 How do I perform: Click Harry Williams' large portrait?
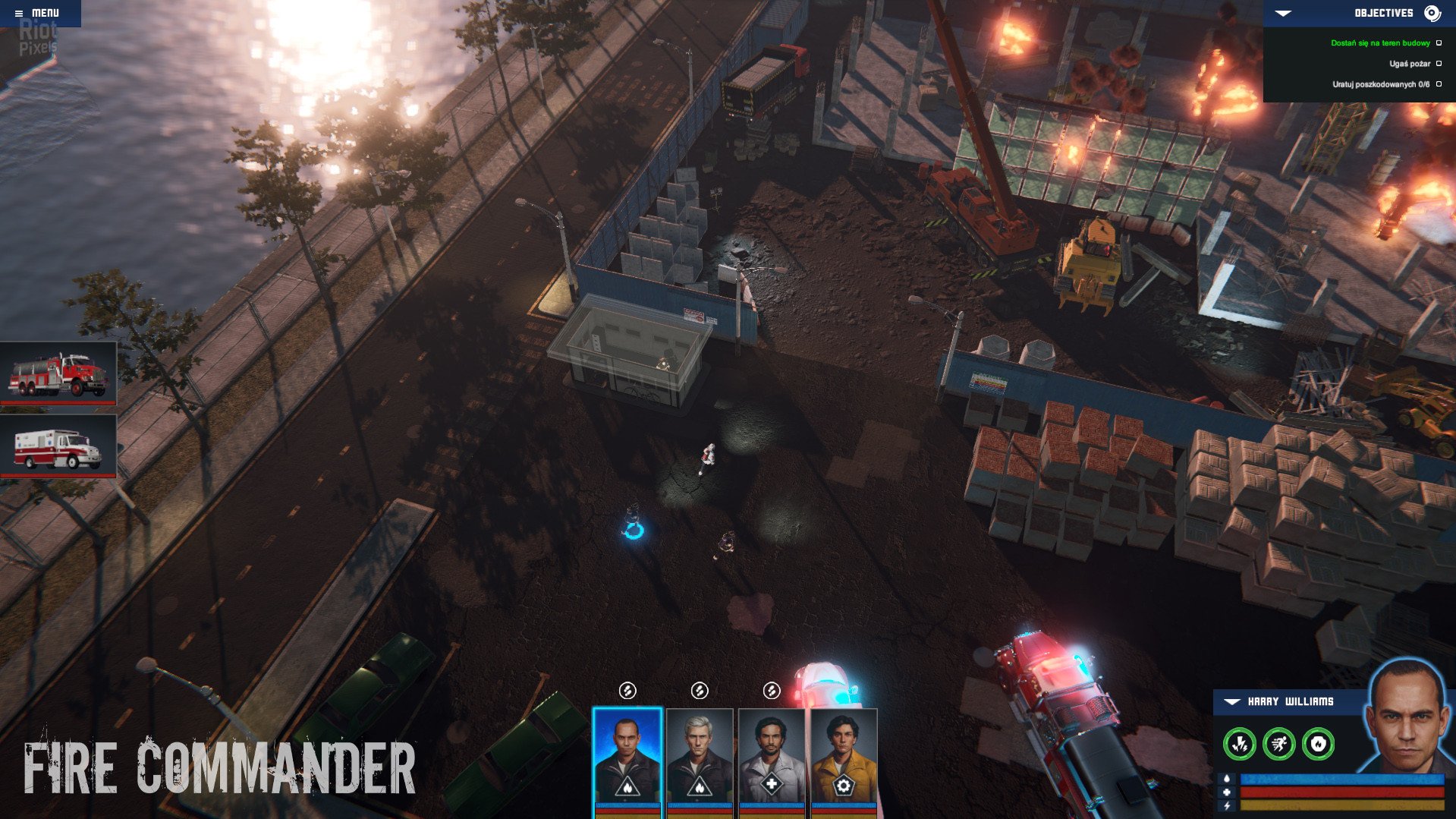point(1407,717)
